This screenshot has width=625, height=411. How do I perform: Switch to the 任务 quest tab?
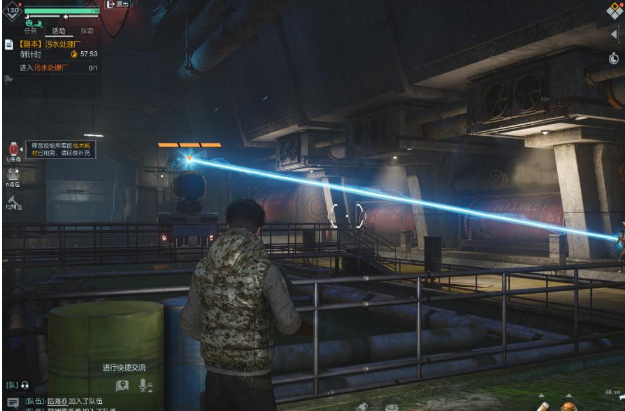click(30, 30)
